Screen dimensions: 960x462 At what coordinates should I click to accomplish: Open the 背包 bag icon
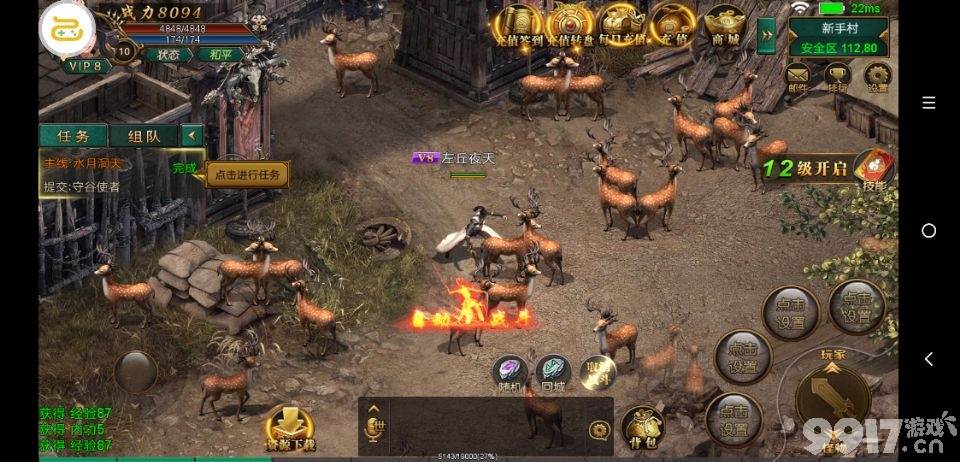click(642, 425)
